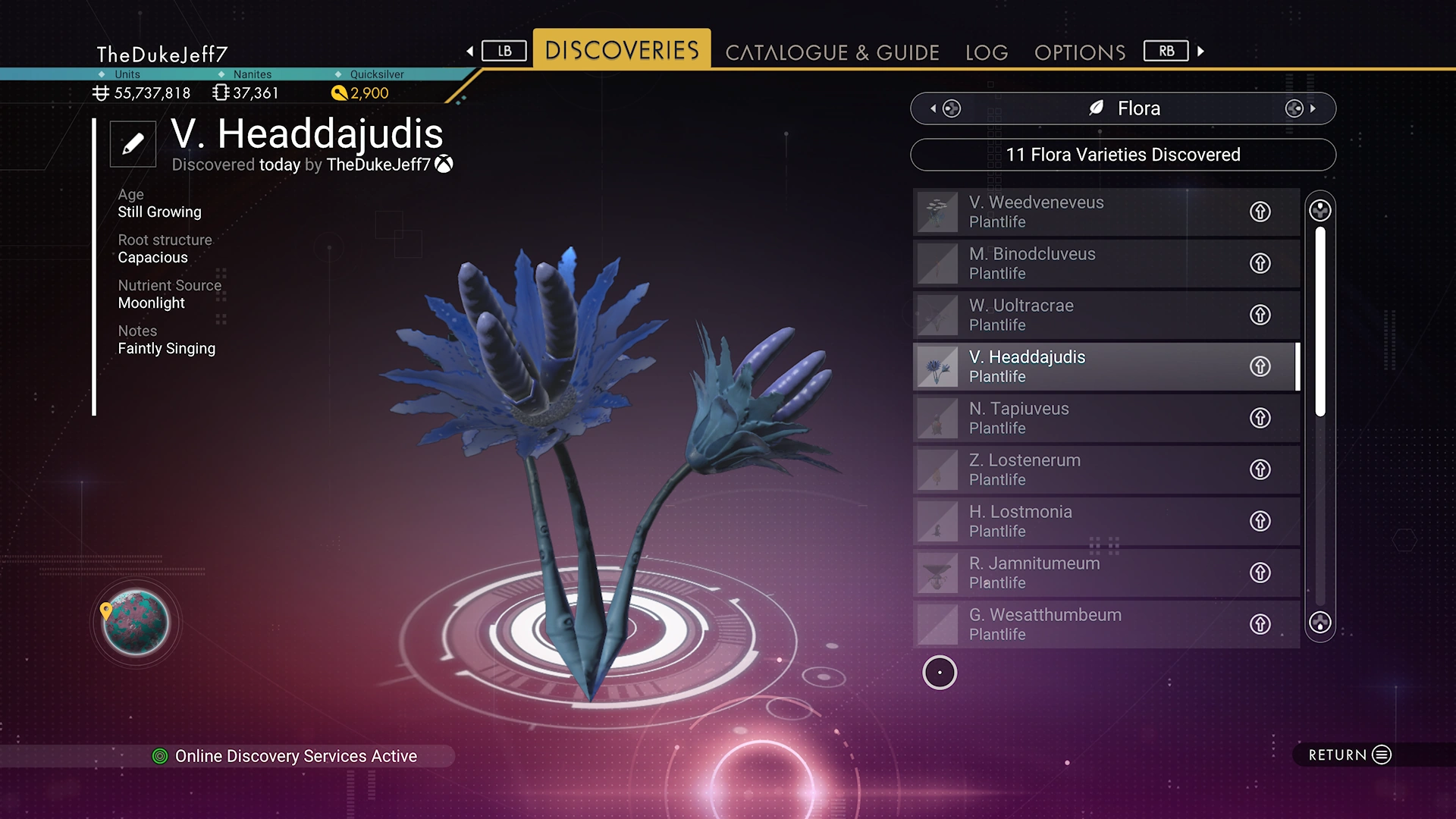Switch to the Catalogue & Guide tab
This screenshot has width=1456, height=819.
(x=832, y=52)
